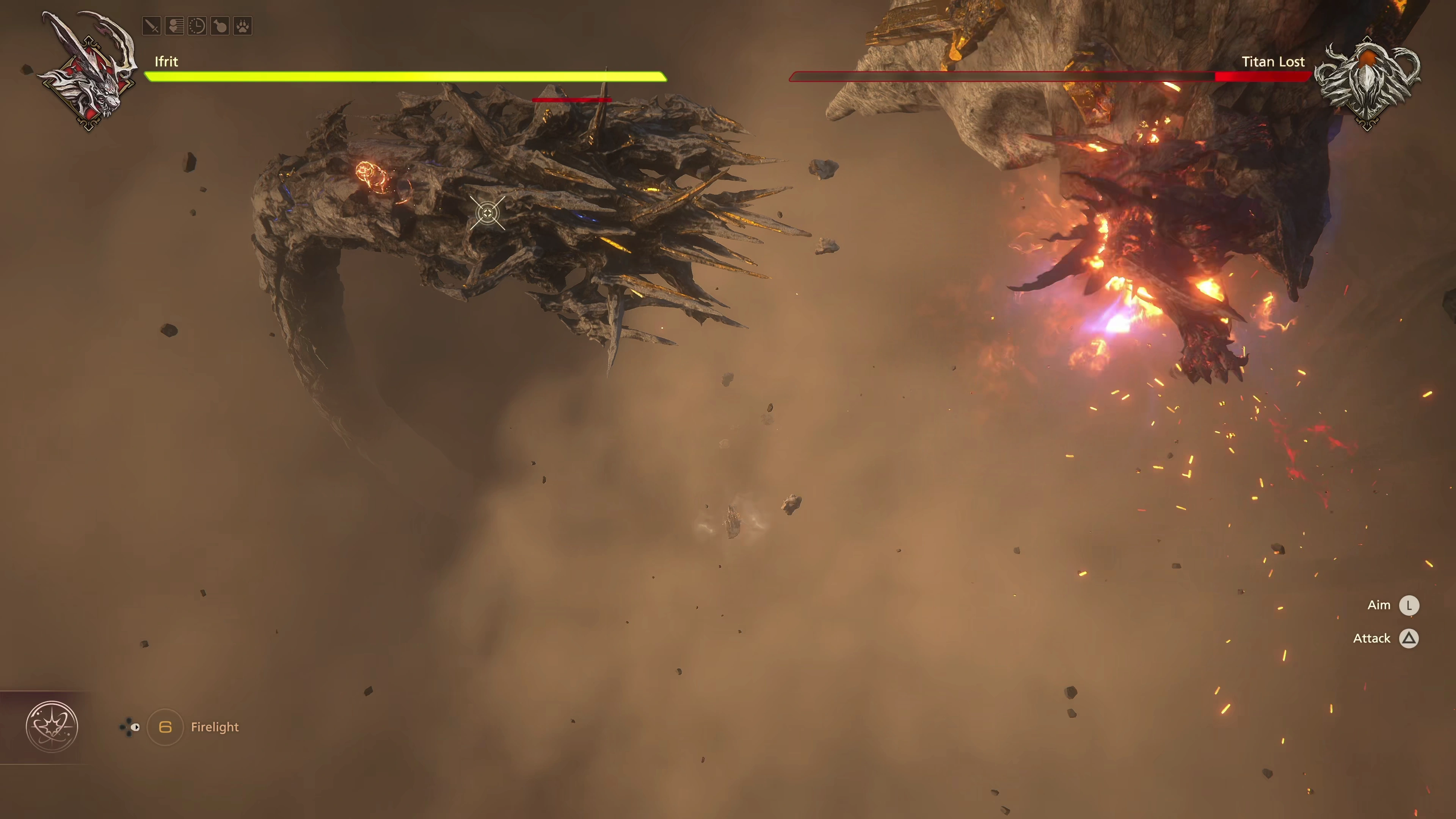Select the sword accessory icon
Image resolution: width=1456 pixels, height=819 pixels.
point(152,26)
